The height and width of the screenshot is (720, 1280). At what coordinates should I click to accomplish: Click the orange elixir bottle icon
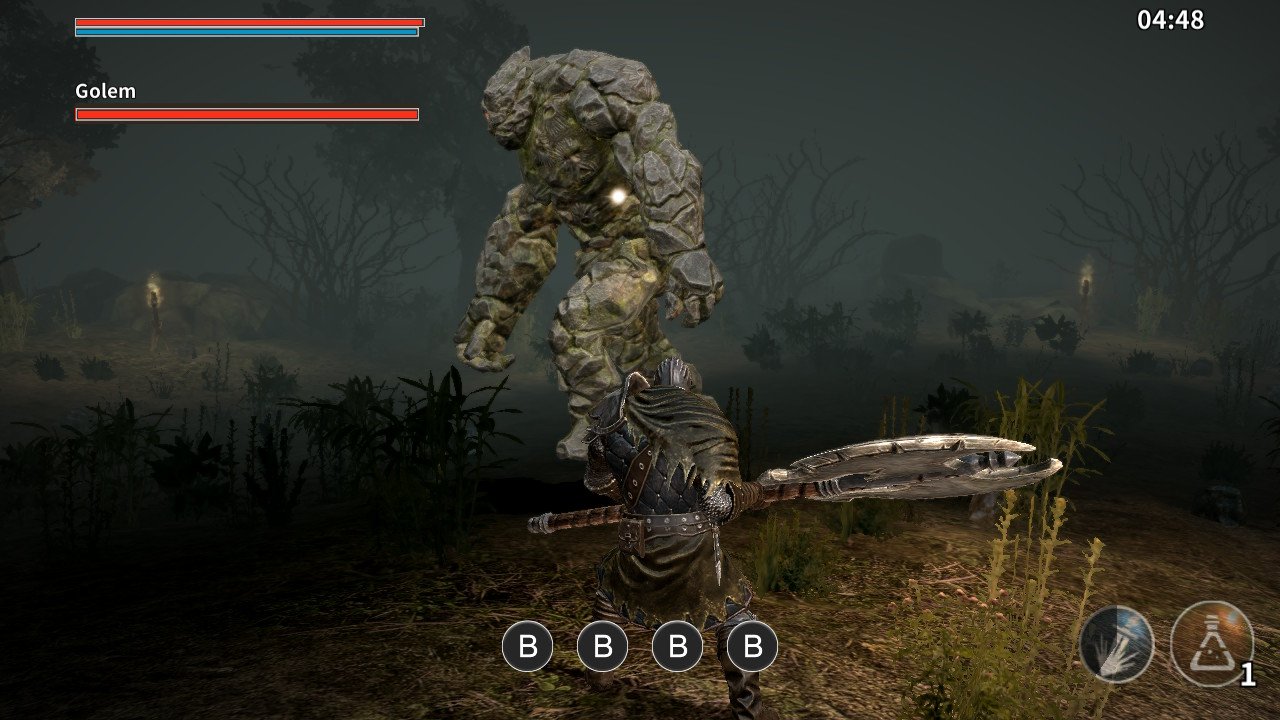coord(1210,645)
